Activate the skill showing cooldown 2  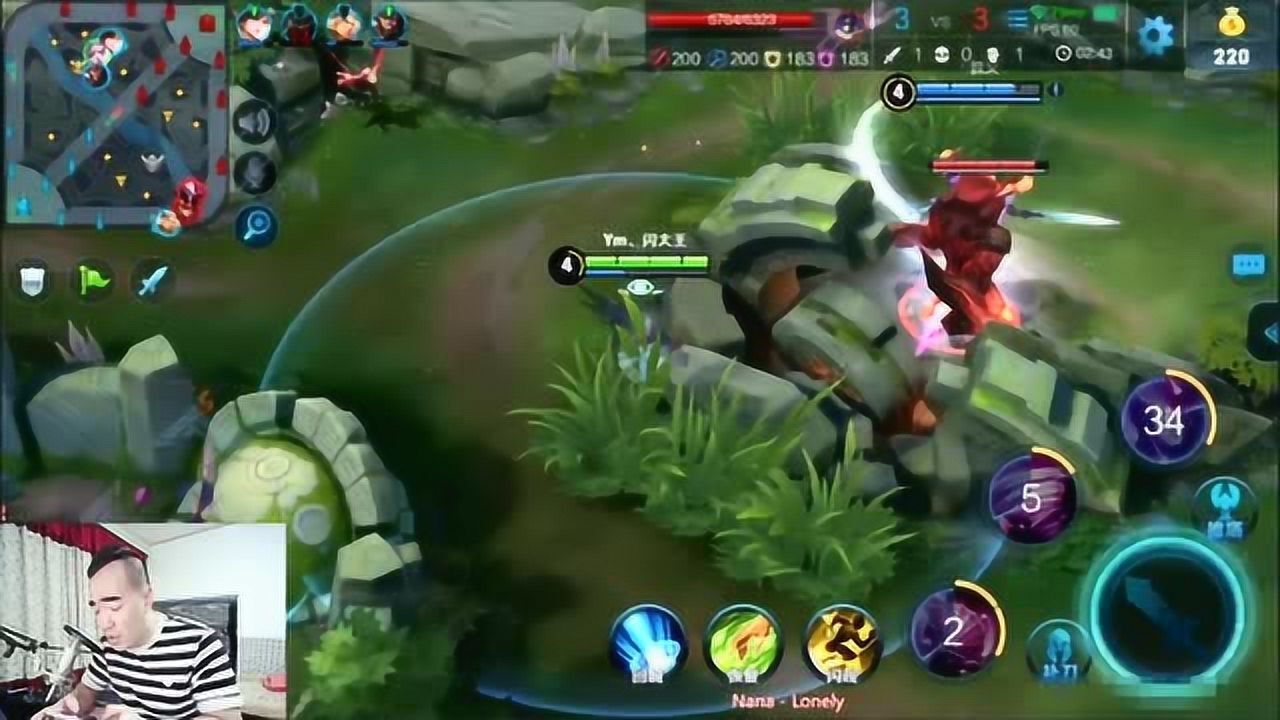(x=954, y=631)
